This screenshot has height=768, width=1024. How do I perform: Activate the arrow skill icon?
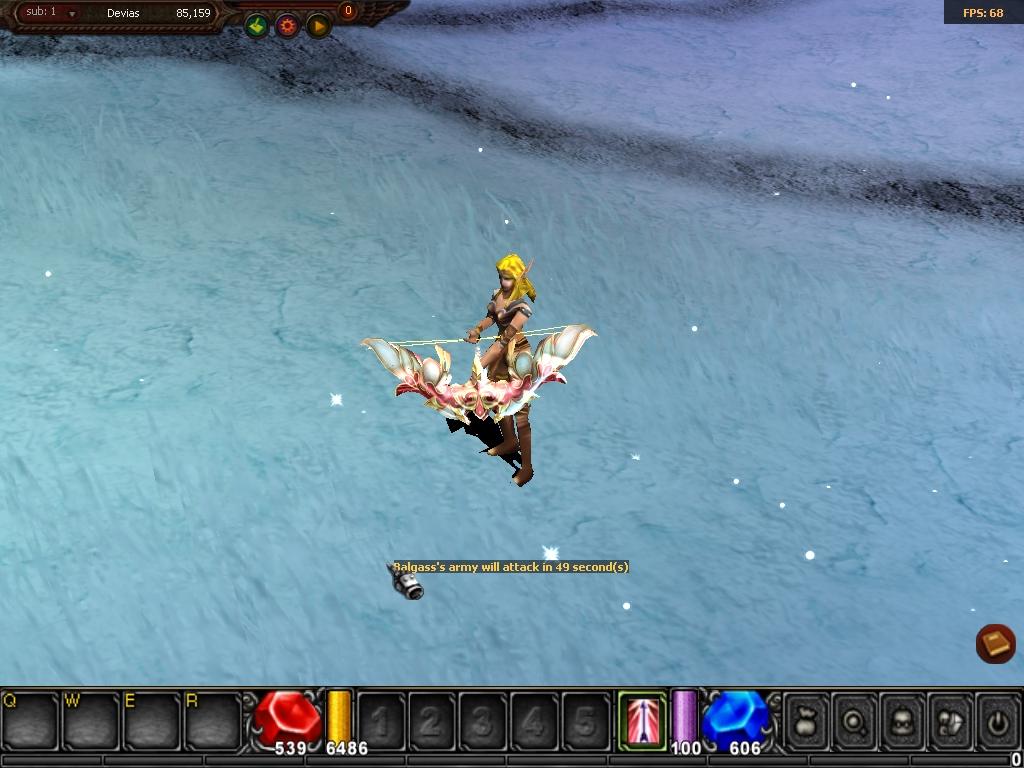(x=642, y=720)
